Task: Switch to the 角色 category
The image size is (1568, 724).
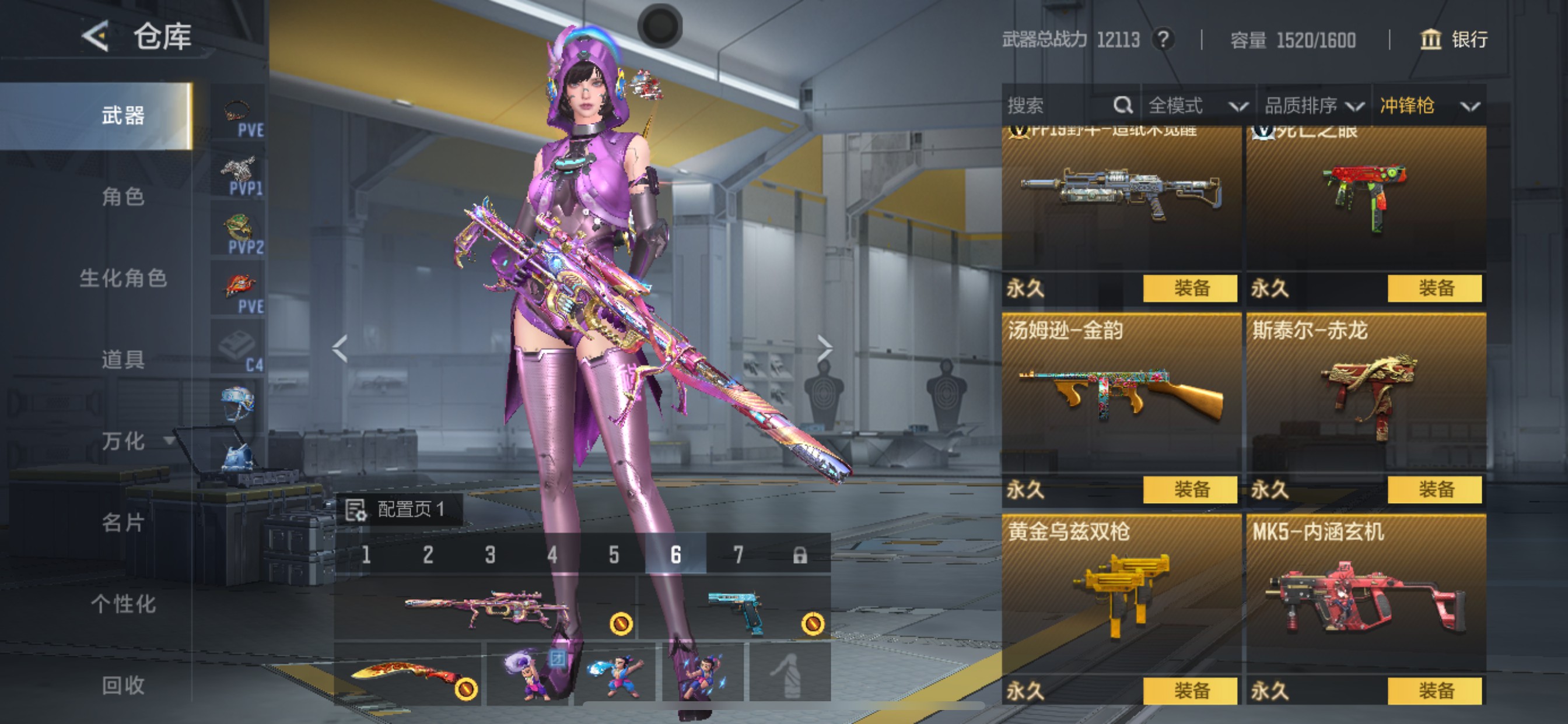Action: 123,196
